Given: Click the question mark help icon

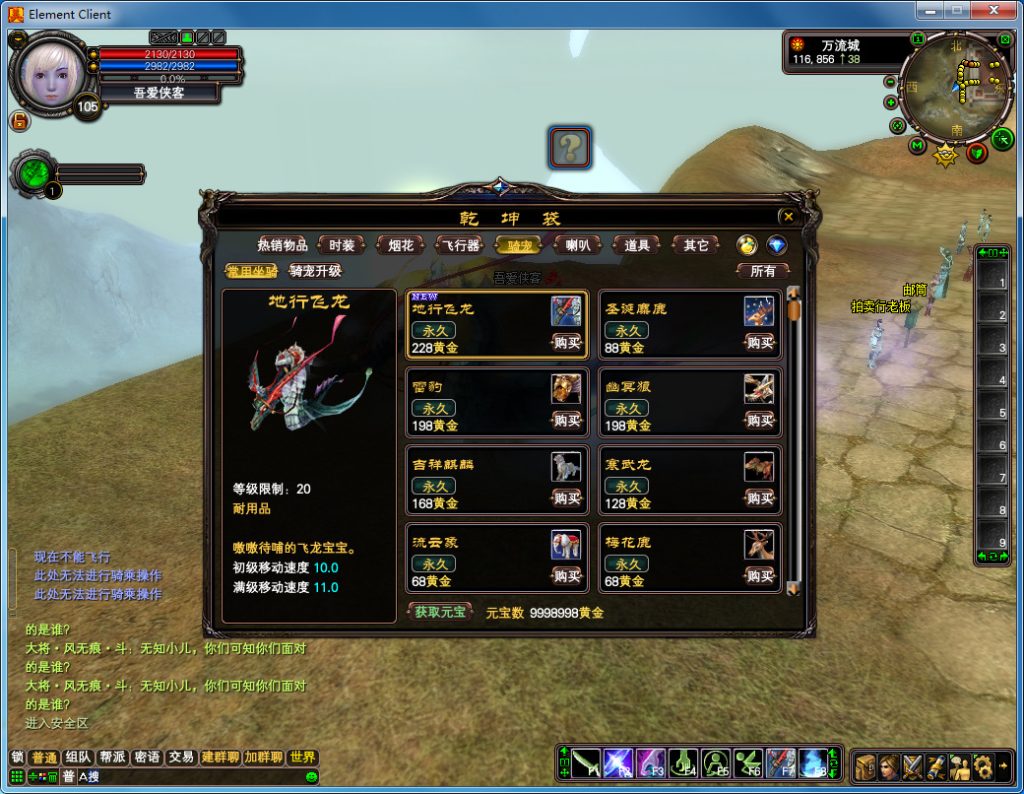Looking at the screenshot, I should point(569,149).
